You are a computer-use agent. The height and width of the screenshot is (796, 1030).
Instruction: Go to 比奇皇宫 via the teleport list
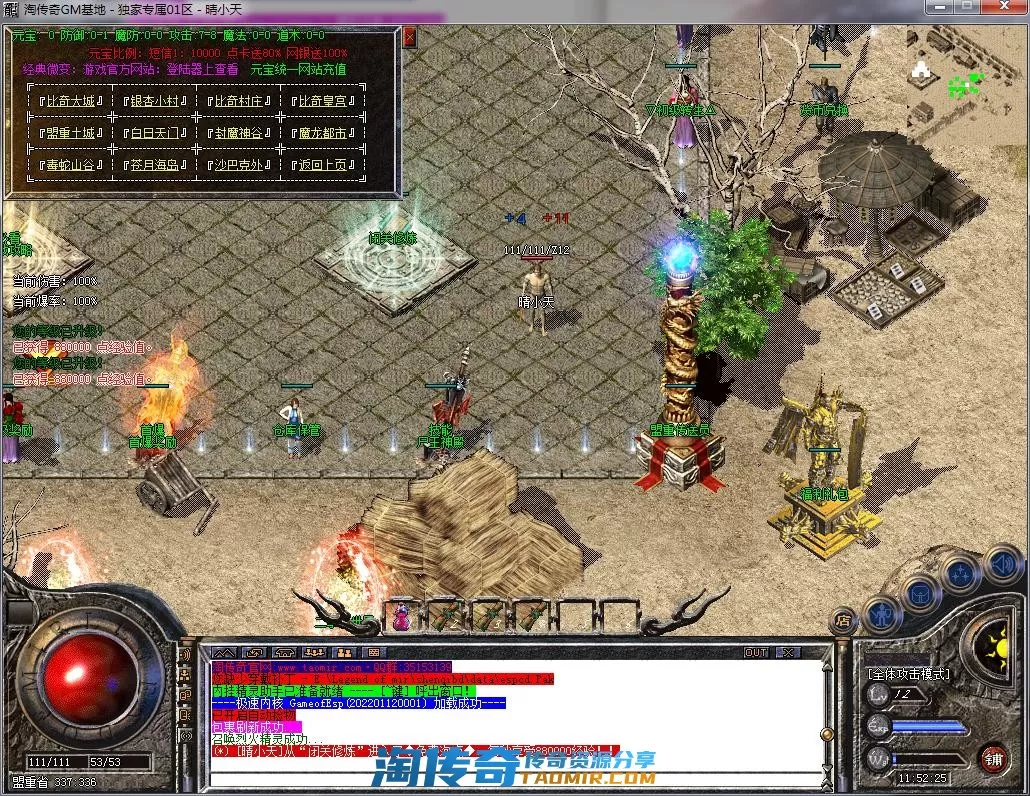click(322, 102)
